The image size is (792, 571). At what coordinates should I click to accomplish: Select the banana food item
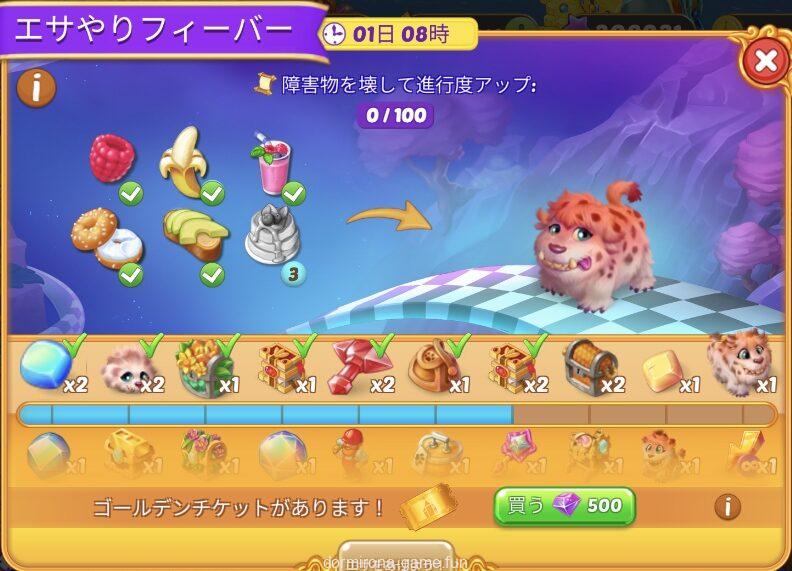[x=184, y=160]
